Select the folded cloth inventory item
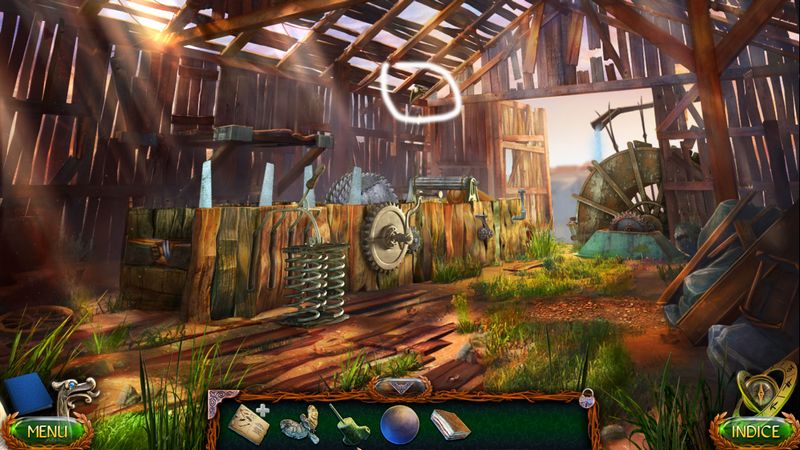Viewport: 800px width, 450px height. 450,424
